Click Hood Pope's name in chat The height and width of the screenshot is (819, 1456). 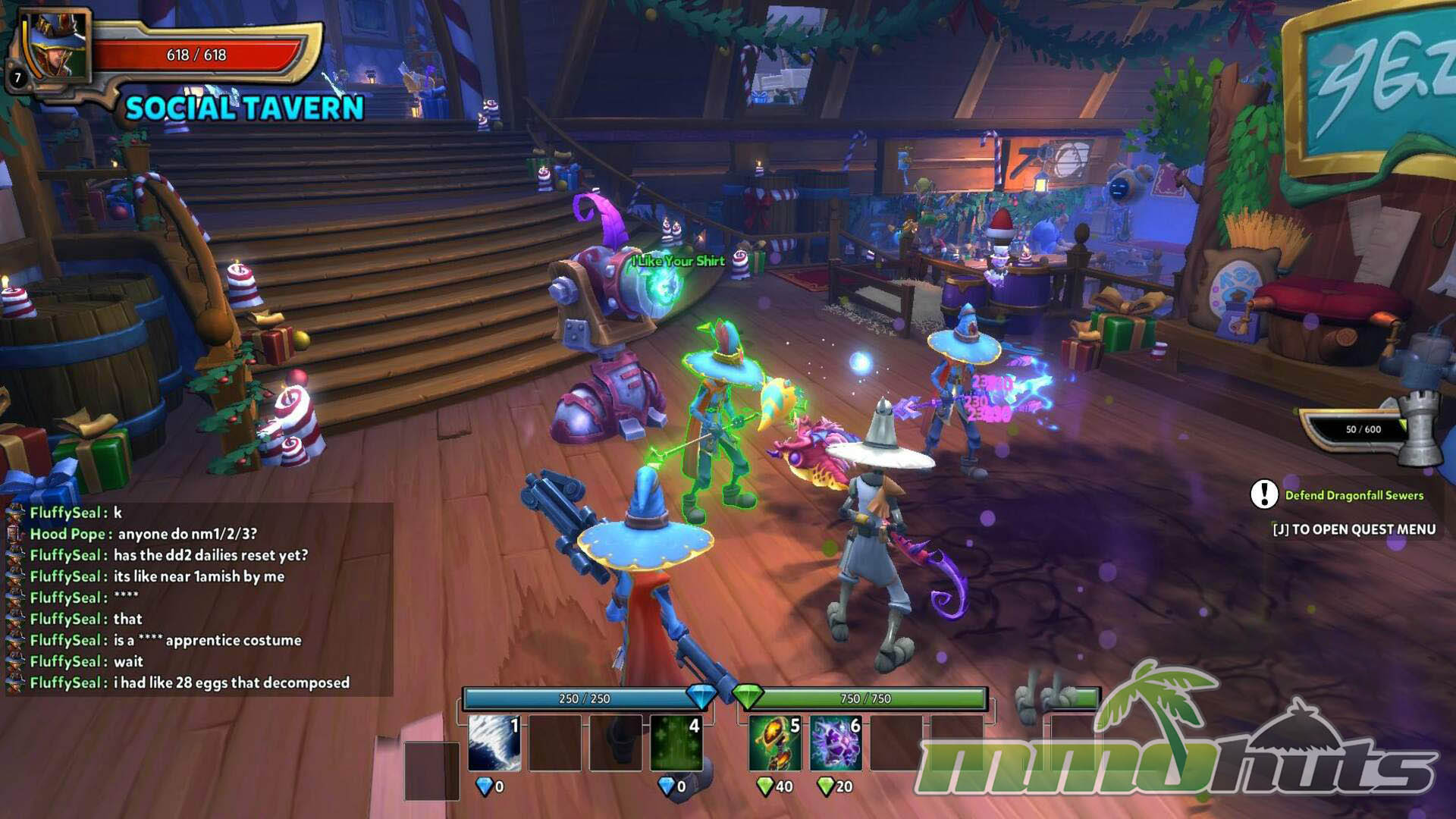pyautogui.click(x=67, y=534)
